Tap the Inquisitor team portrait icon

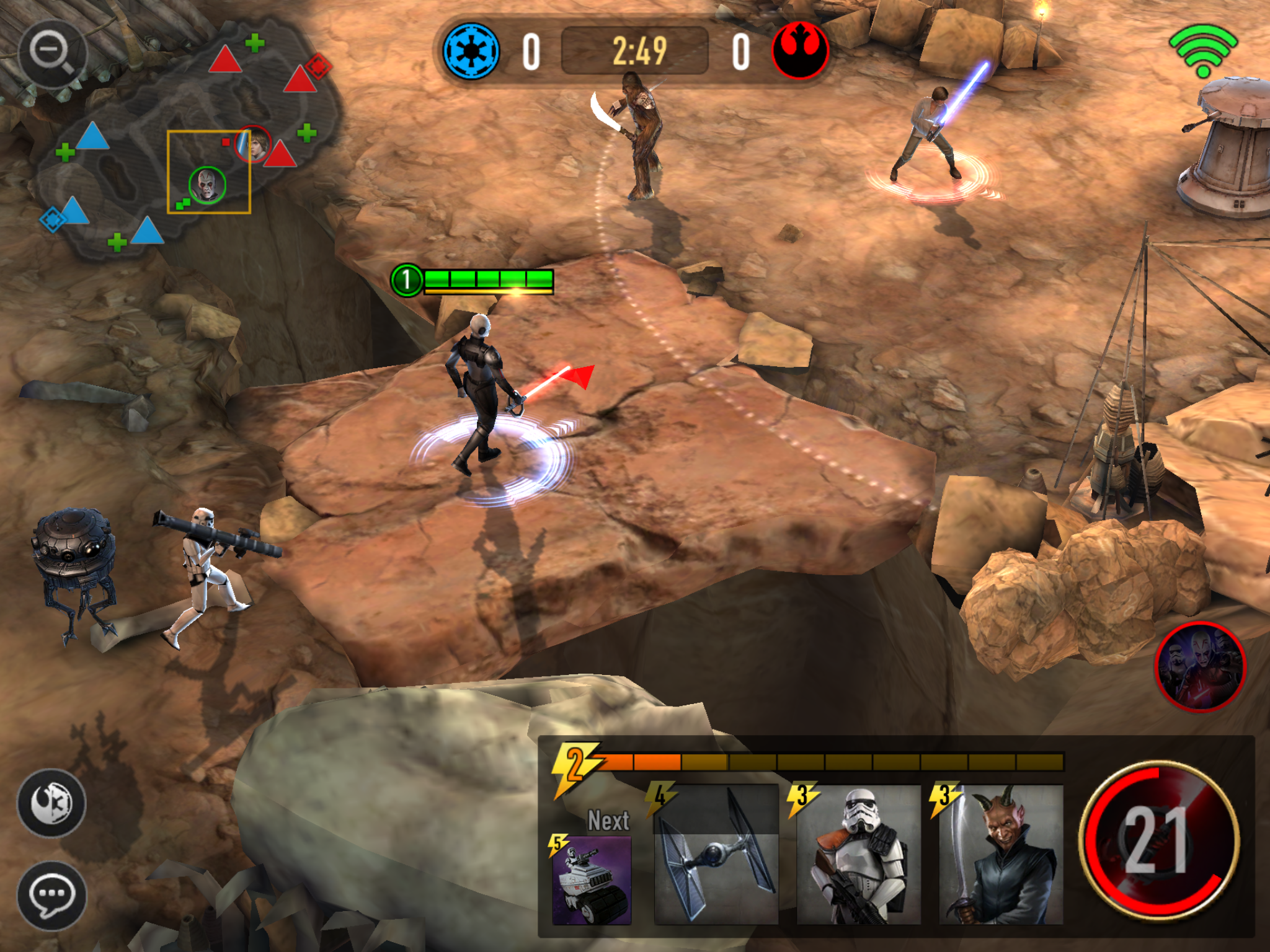(x=1201, y=666)
